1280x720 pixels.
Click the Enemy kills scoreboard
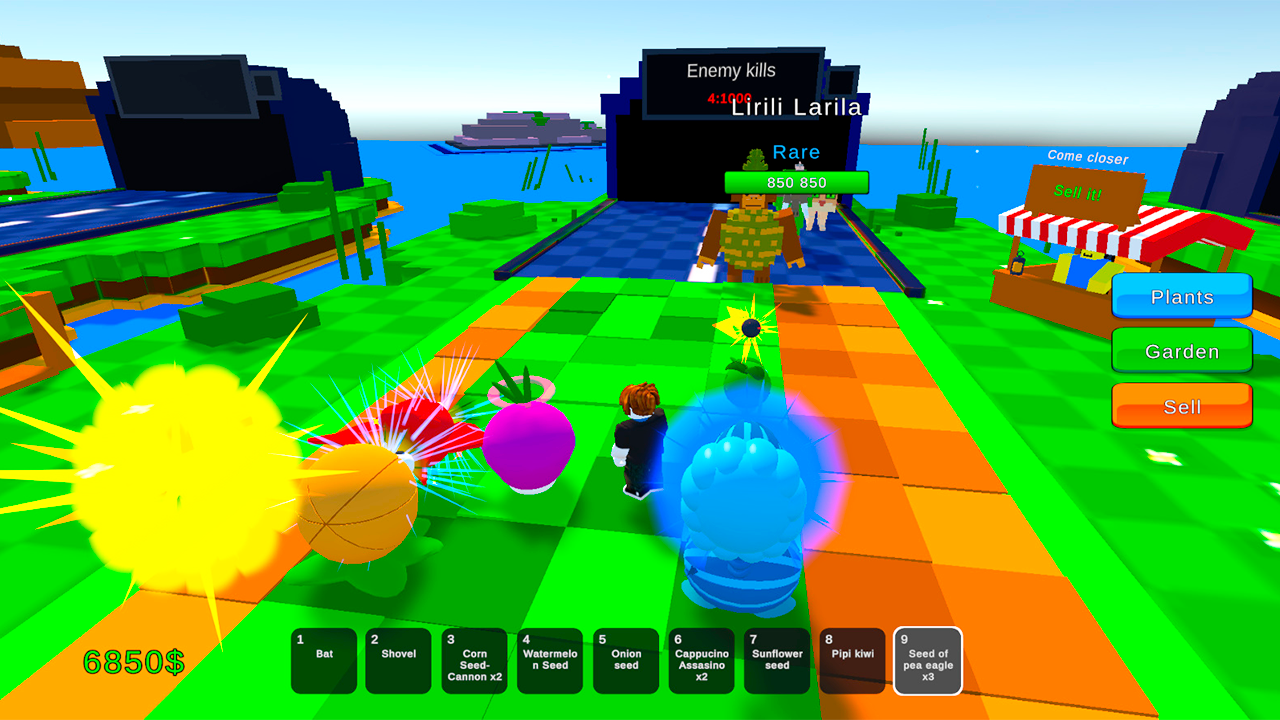733,70
